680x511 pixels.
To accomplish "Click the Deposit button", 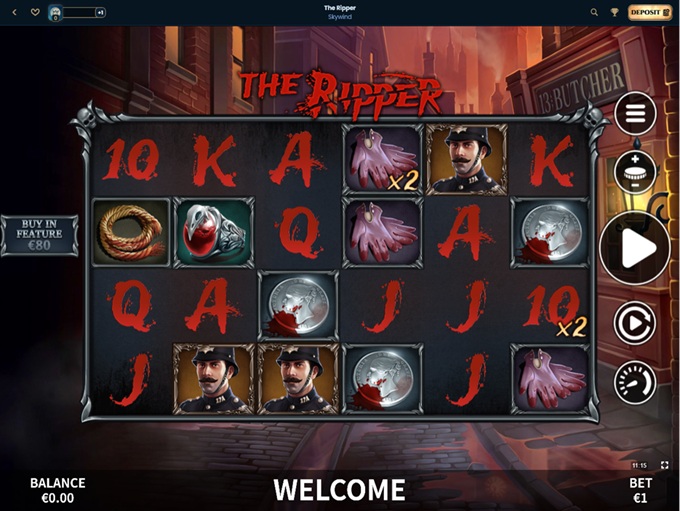I will click(x=650, y=12).
